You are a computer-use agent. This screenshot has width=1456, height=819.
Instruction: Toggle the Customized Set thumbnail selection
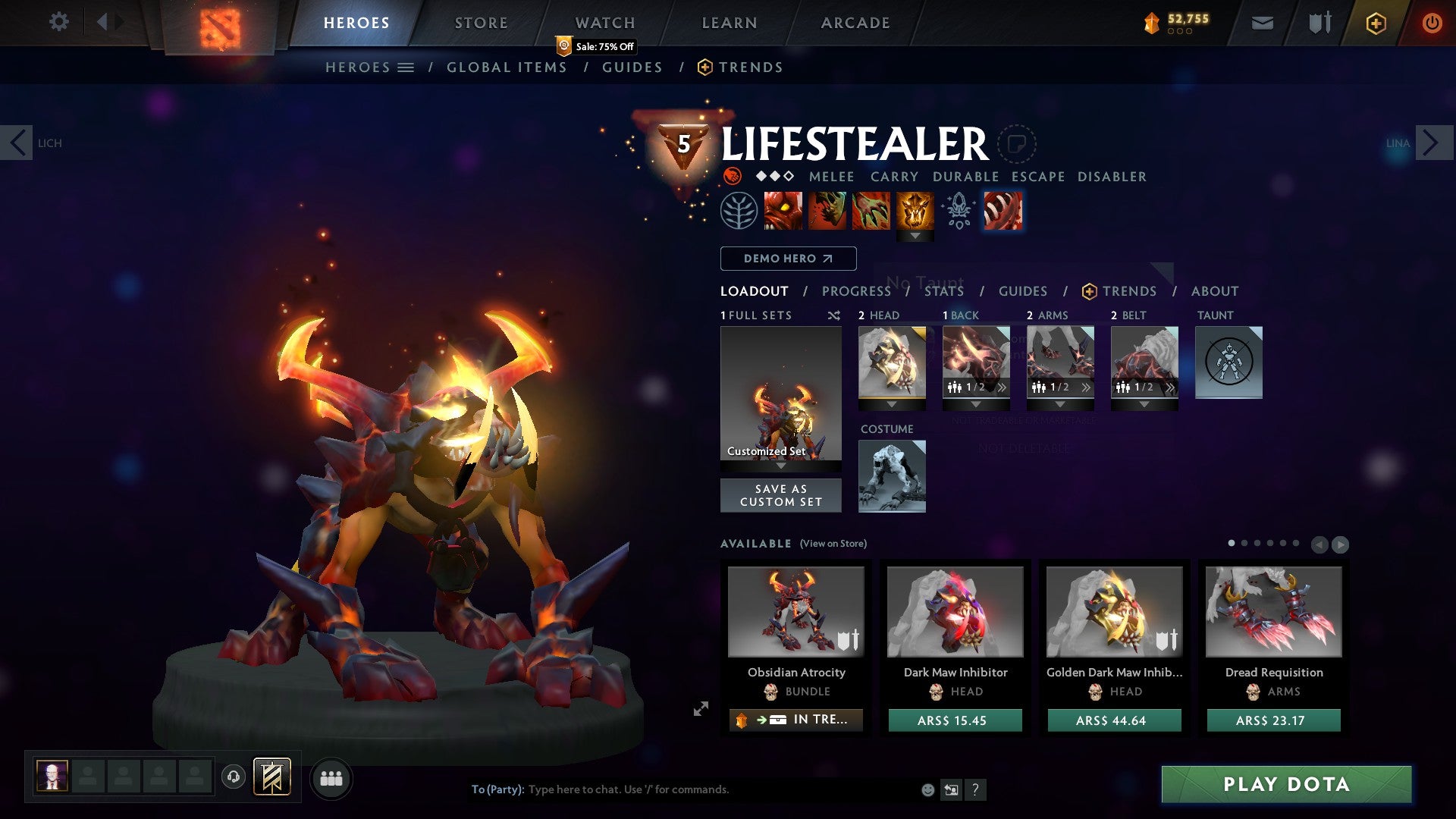pyautogui.click(x=780, y=394)
